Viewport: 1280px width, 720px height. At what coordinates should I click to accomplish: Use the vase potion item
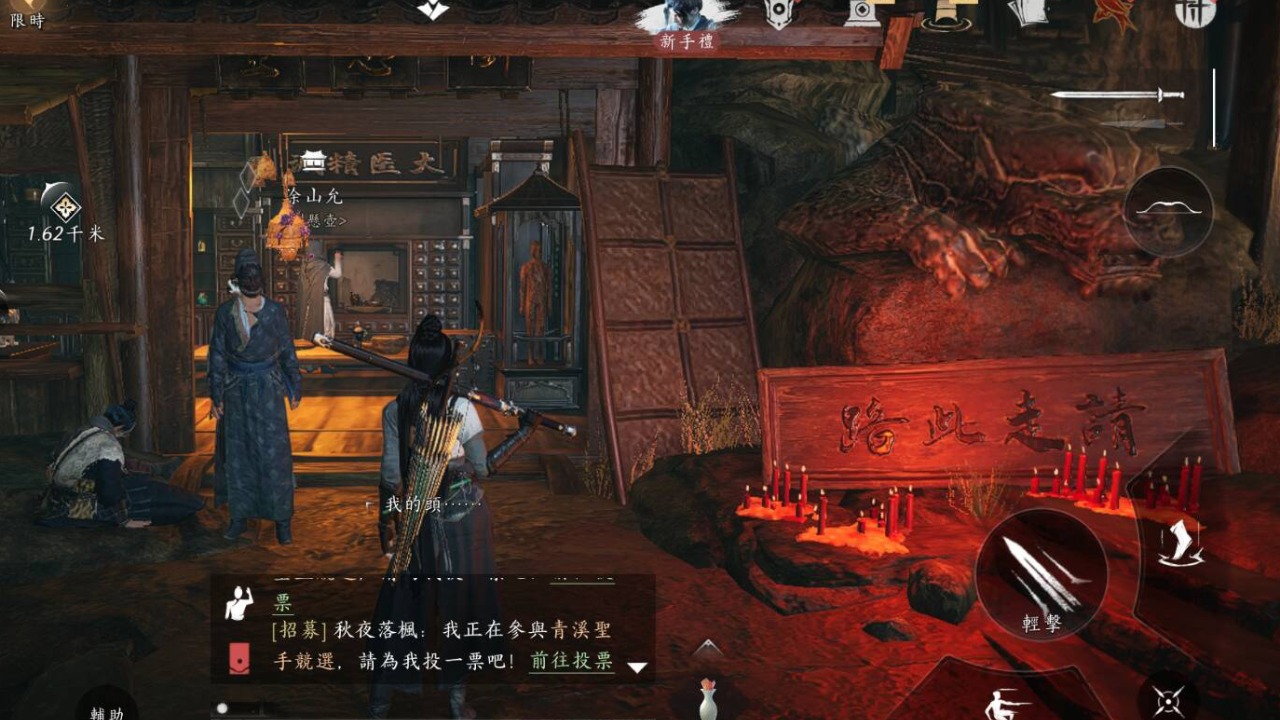708,698
